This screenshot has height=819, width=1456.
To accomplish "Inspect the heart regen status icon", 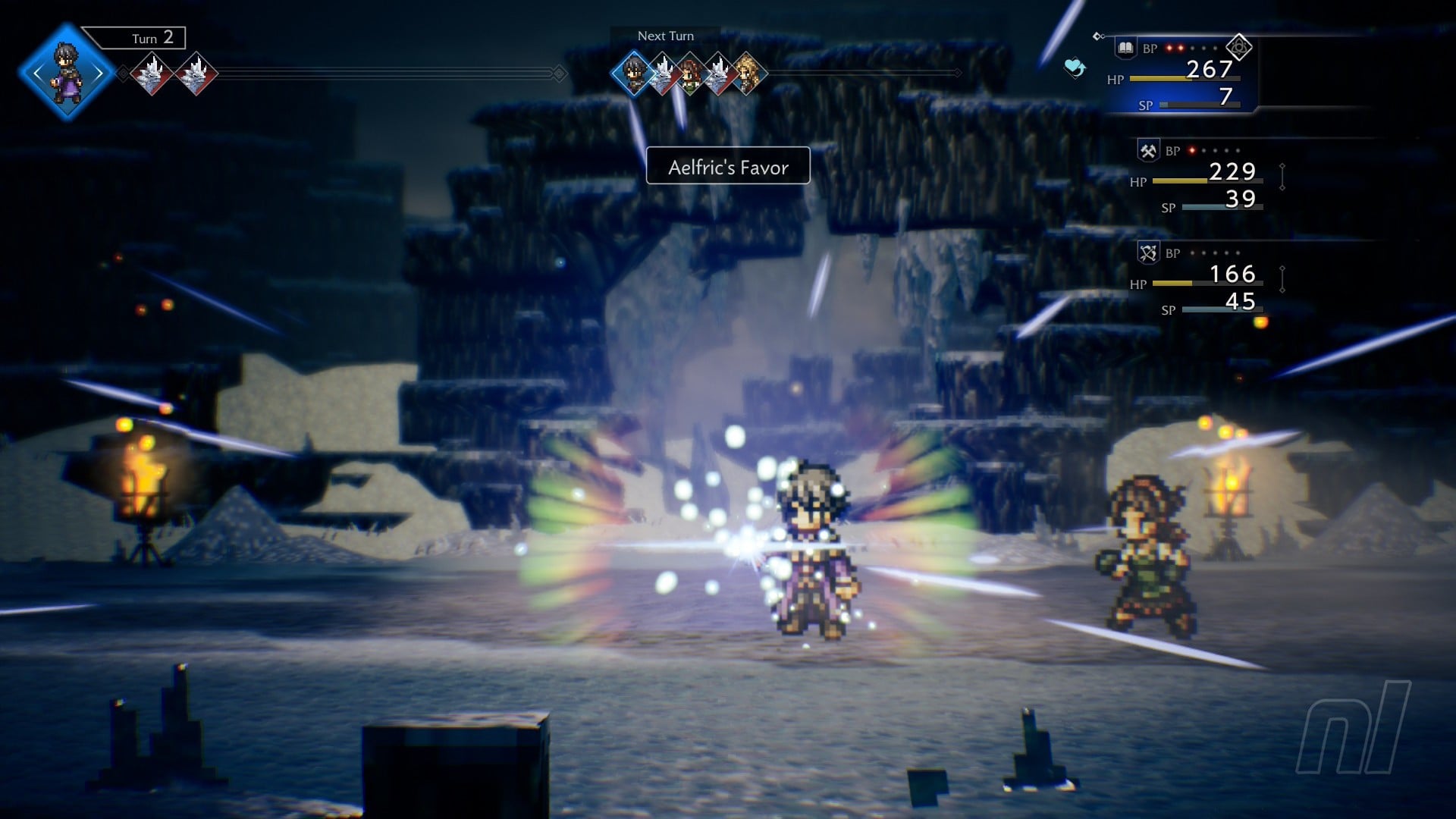I will click(1075, 67).
